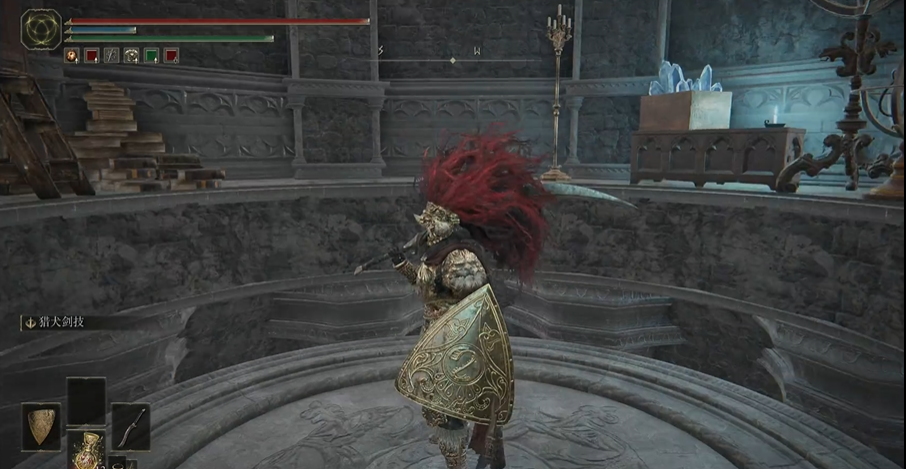Select the fiery orb status buff icon
Viewport: 906px width, 469px height.
pyautogui.click(x=72, y=56)
